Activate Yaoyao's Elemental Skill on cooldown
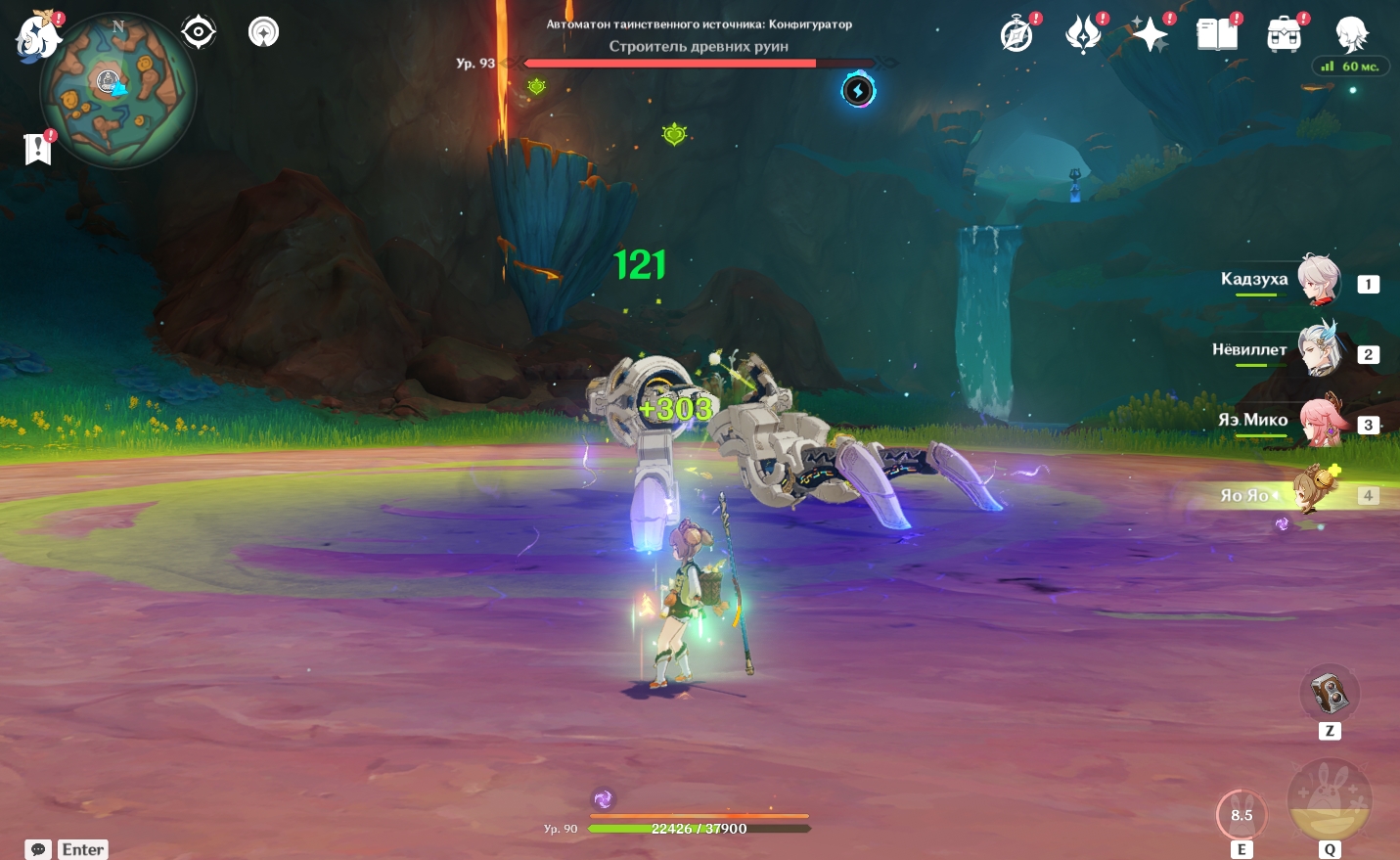 click(1242, 814)
